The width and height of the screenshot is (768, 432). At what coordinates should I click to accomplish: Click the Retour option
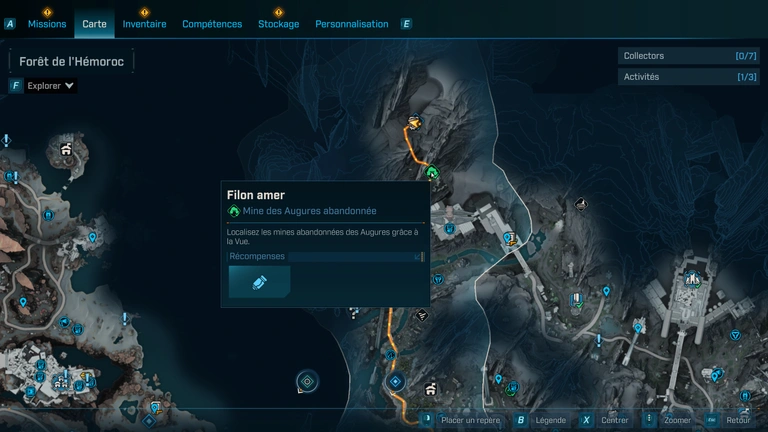(738, 420)
